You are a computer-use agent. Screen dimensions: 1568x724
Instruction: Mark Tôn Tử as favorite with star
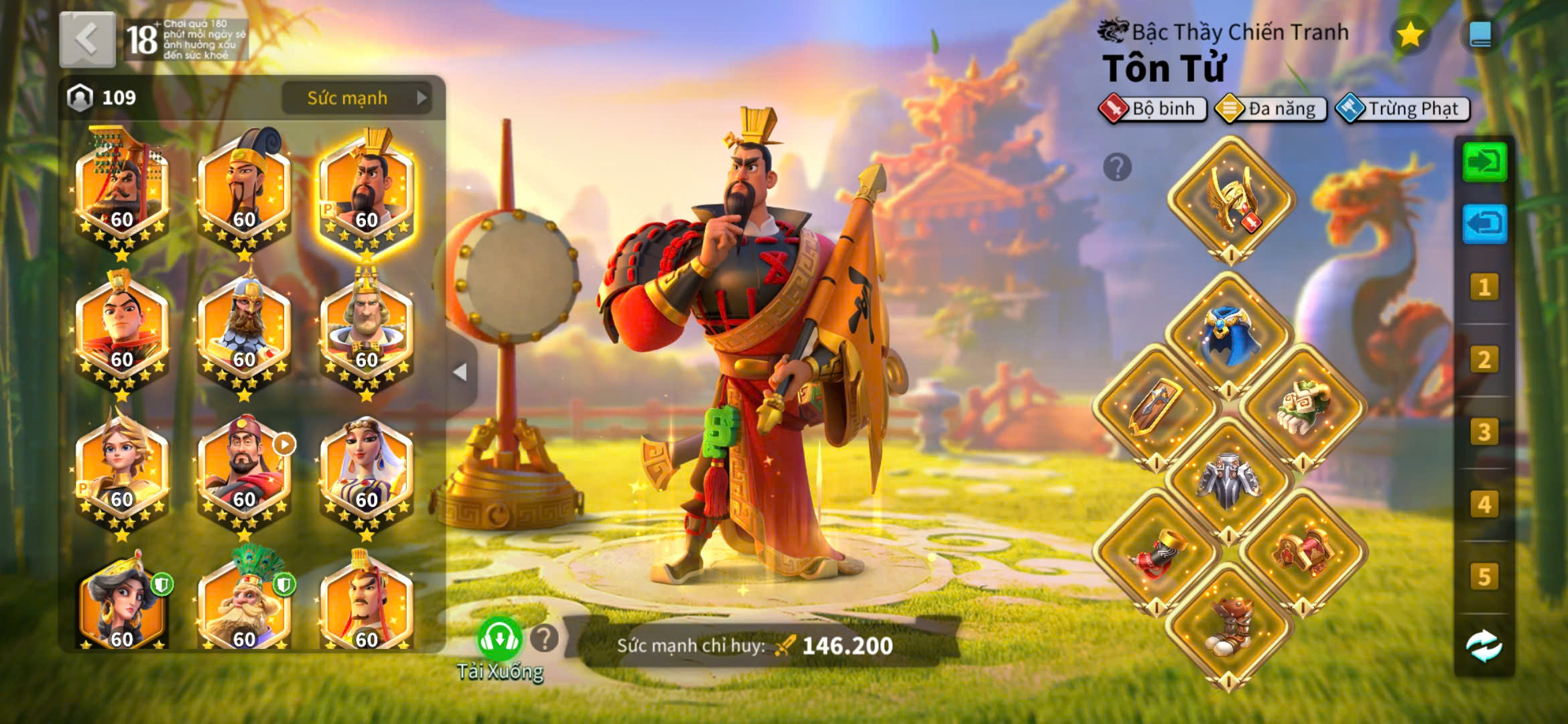(1410, 34)
